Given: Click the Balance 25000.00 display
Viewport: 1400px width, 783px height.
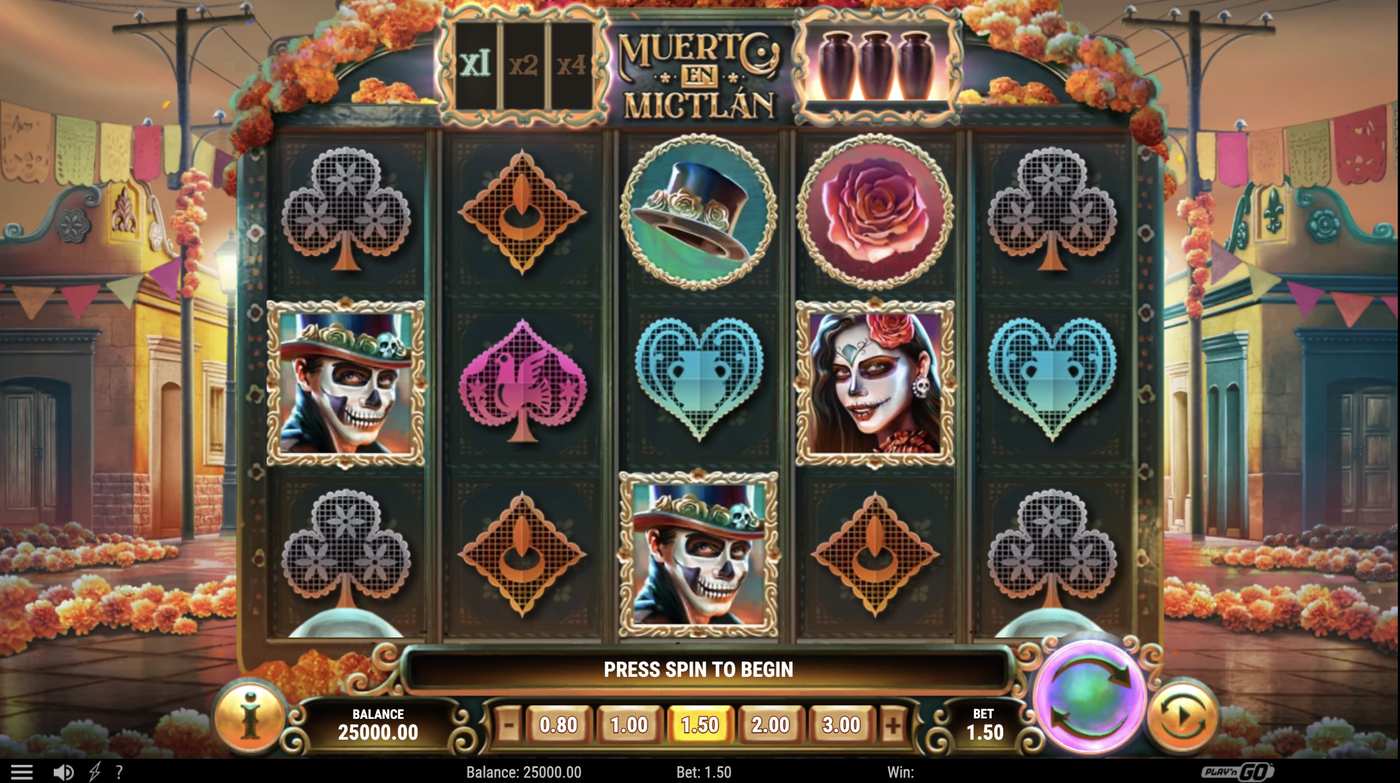Looking at the screenshot, I should pyautogui.click(x=380, y=721).
